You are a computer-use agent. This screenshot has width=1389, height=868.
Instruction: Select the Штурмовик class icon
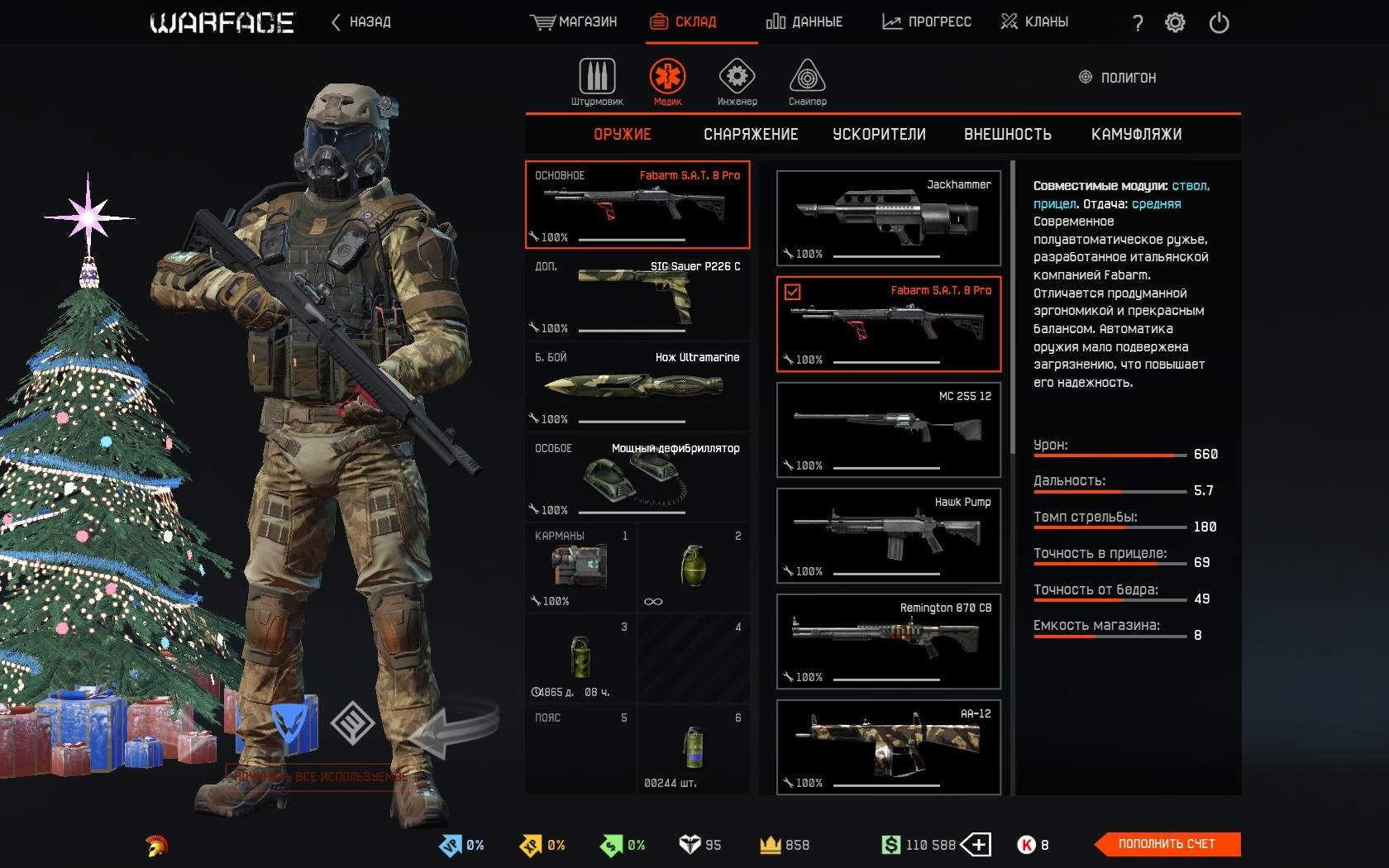[597, 79]
